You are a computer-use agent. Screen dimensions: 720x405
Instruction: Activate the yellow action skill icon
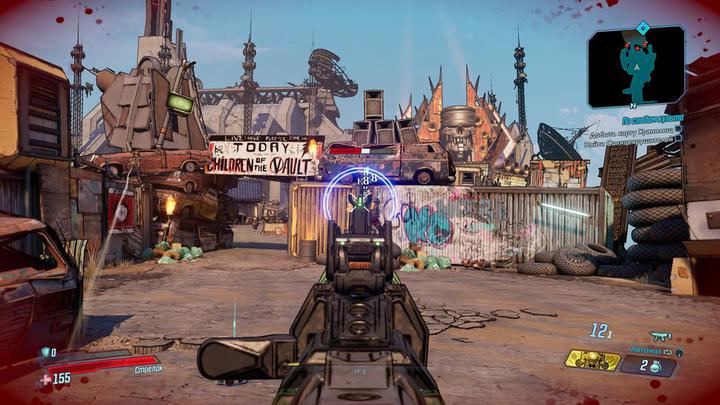591,359
